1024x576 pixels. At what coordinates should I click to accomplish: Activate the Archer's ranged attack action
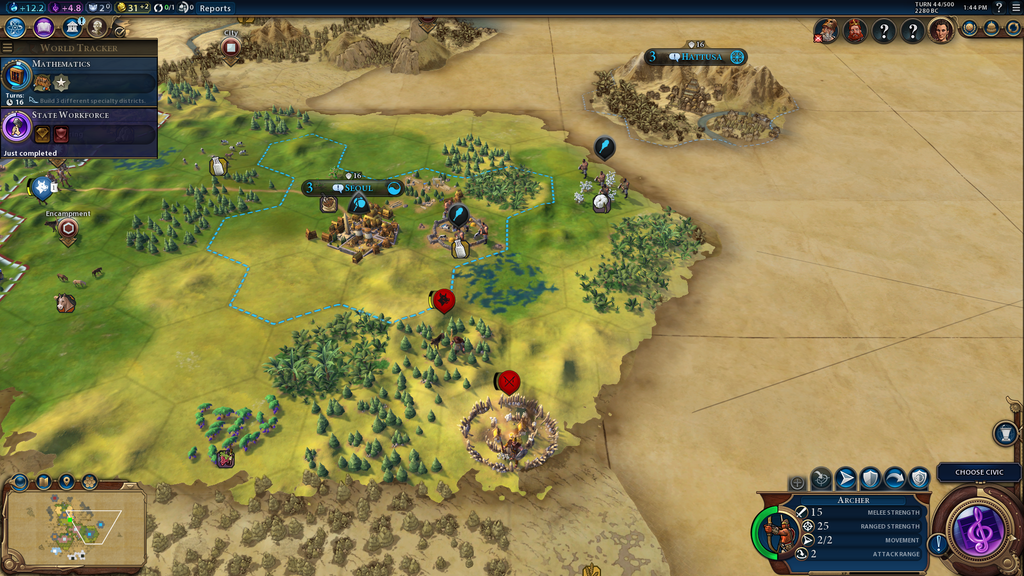pyautogui.click(x=821, y=478)
